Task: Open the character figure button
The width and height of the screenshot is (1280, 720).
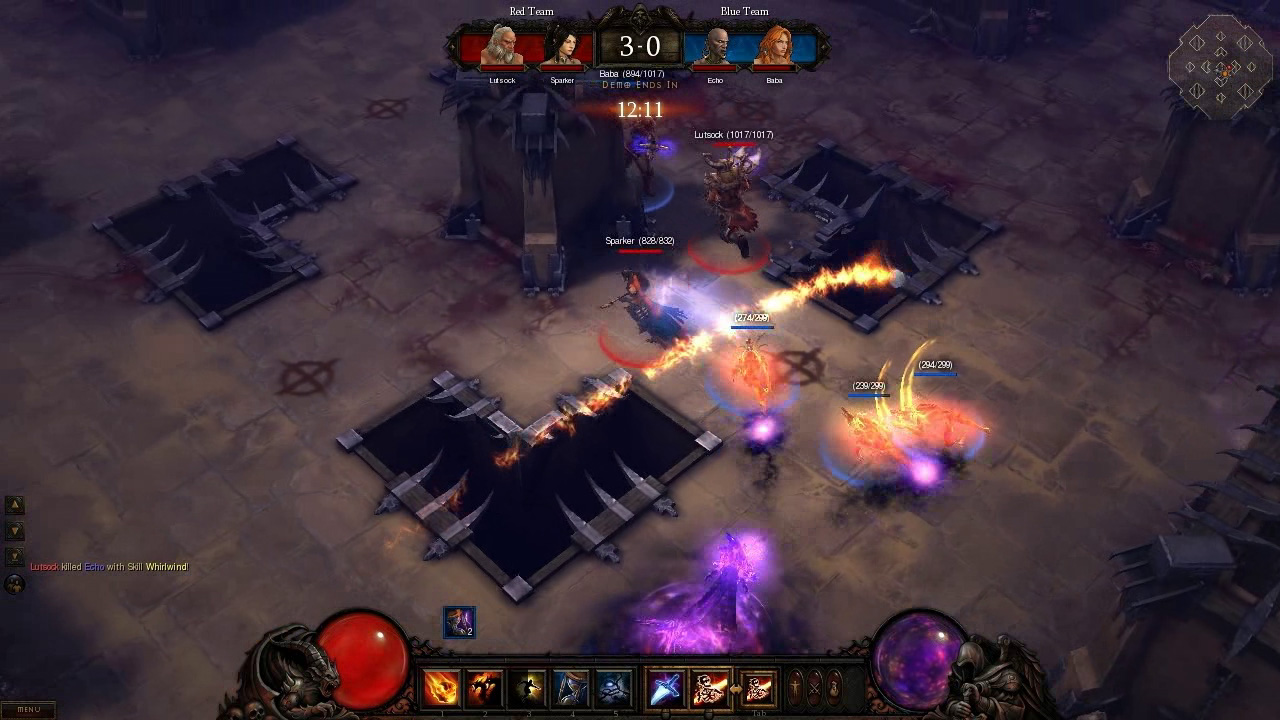Action: 796,688
